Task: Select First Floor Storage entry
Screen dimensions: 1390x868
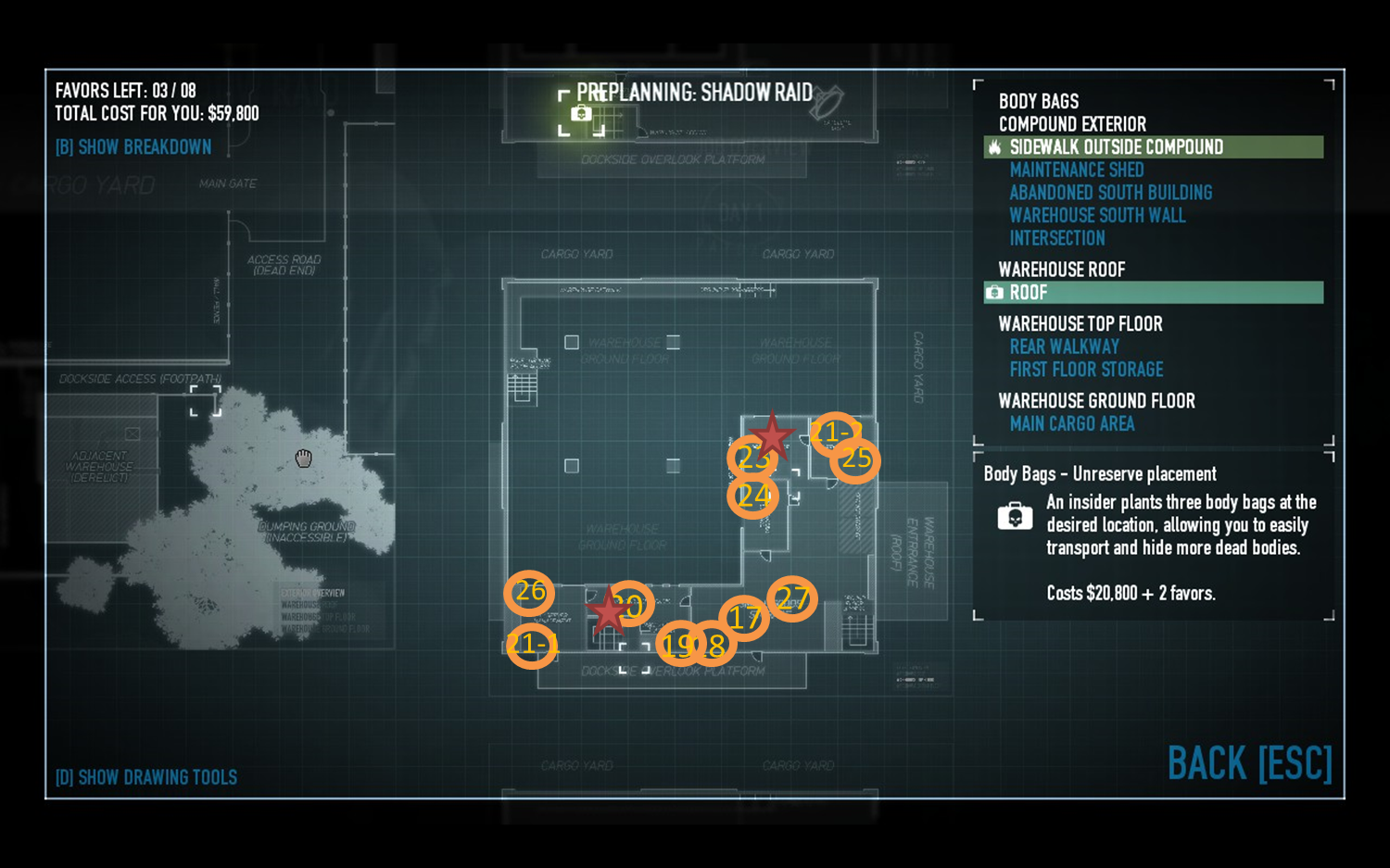Action: (1086, 370)
